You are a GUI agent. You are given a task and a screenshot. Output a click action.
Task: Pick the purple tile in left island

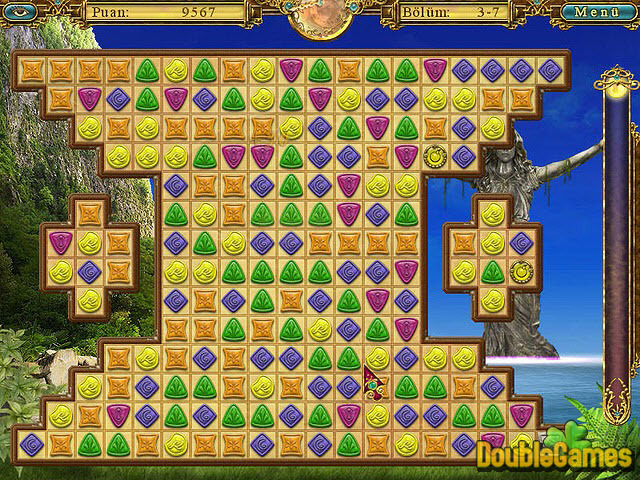90,271
